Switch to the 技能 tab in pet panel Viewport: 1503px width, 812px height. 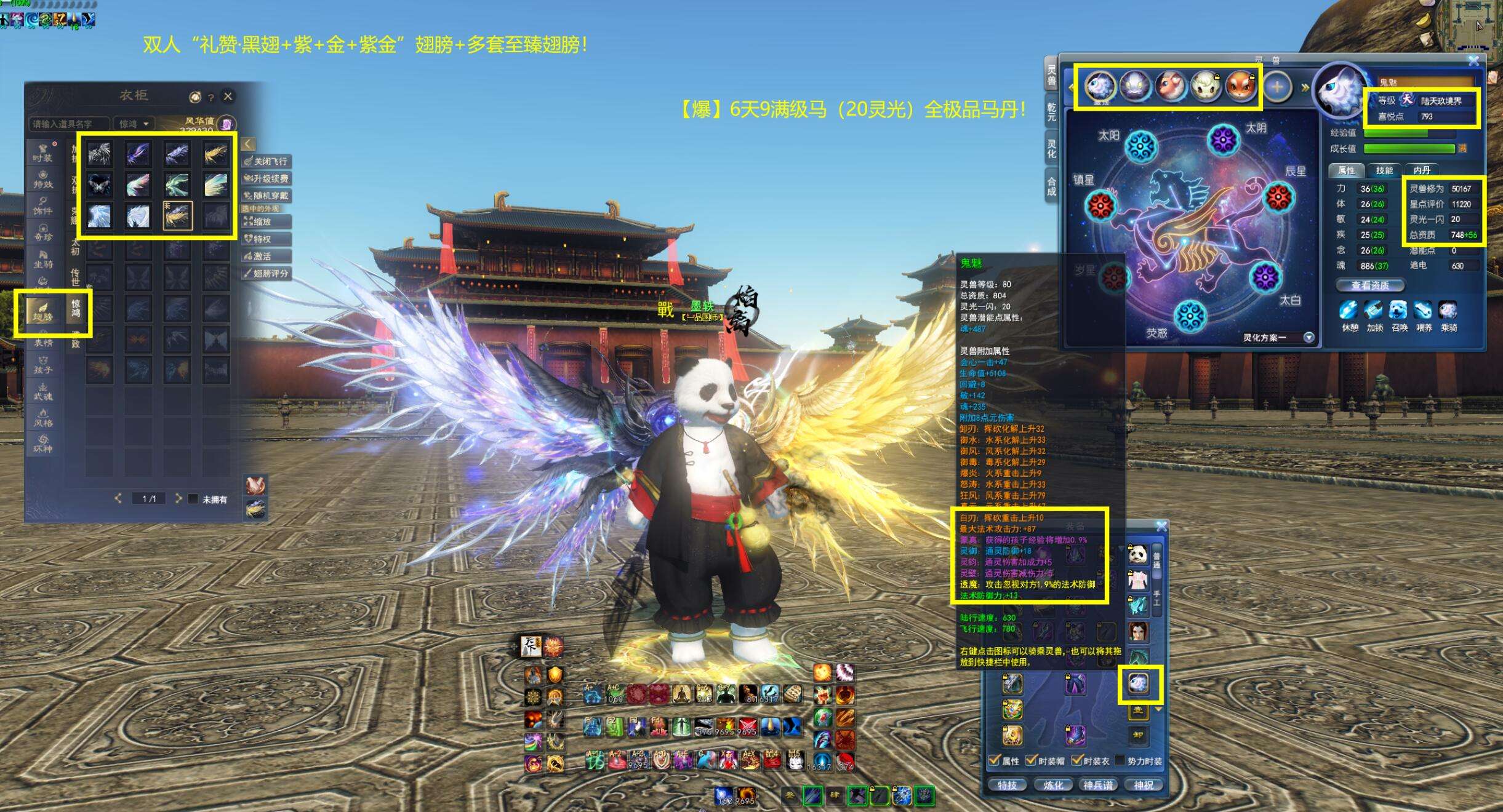(x=1384, y=170)
